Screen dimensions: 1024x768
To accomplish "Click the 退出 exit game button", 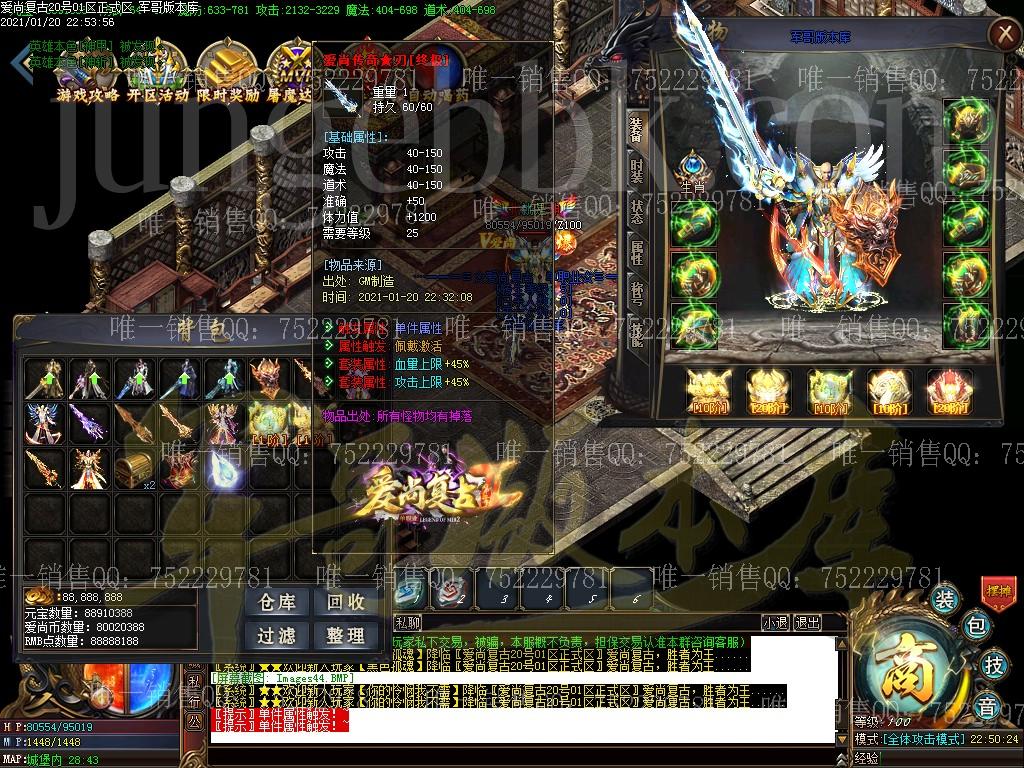I will point(806,622).
